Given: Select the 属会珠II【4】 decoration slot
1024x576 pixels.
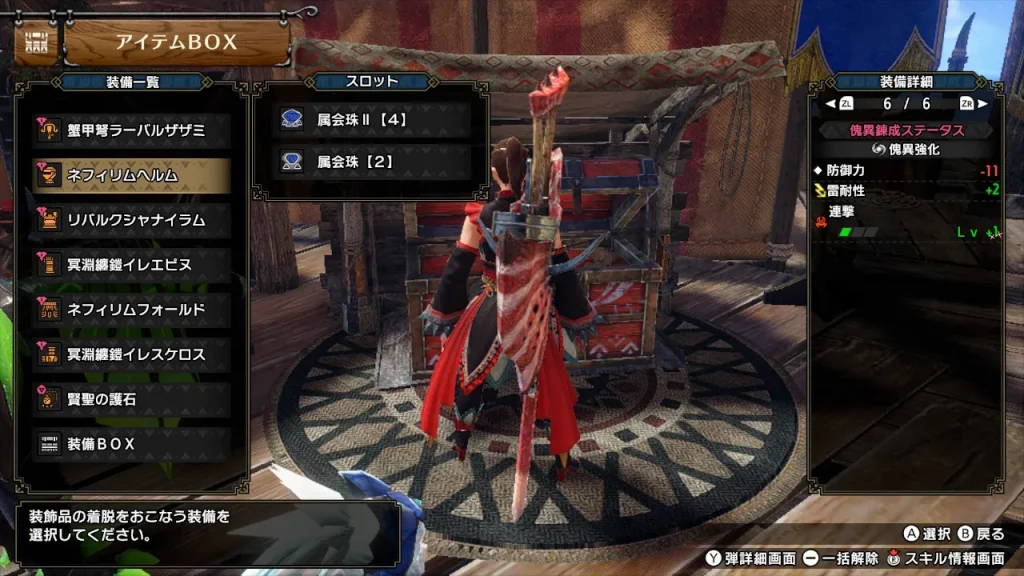Looking at the screenshot, I should [370, 120].
